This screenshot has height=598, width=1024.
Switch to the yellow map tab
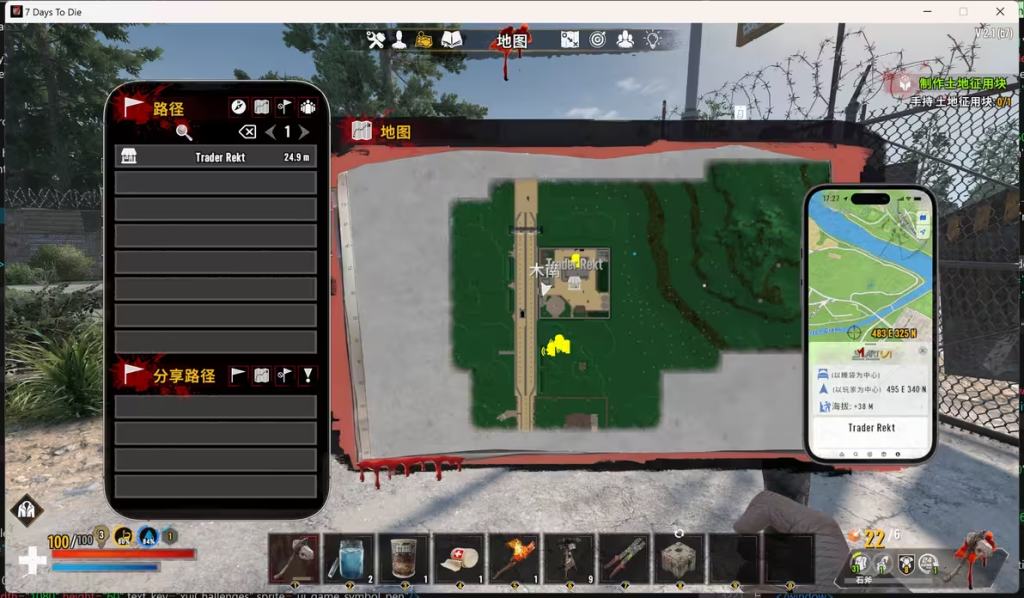tap(425, 40)
